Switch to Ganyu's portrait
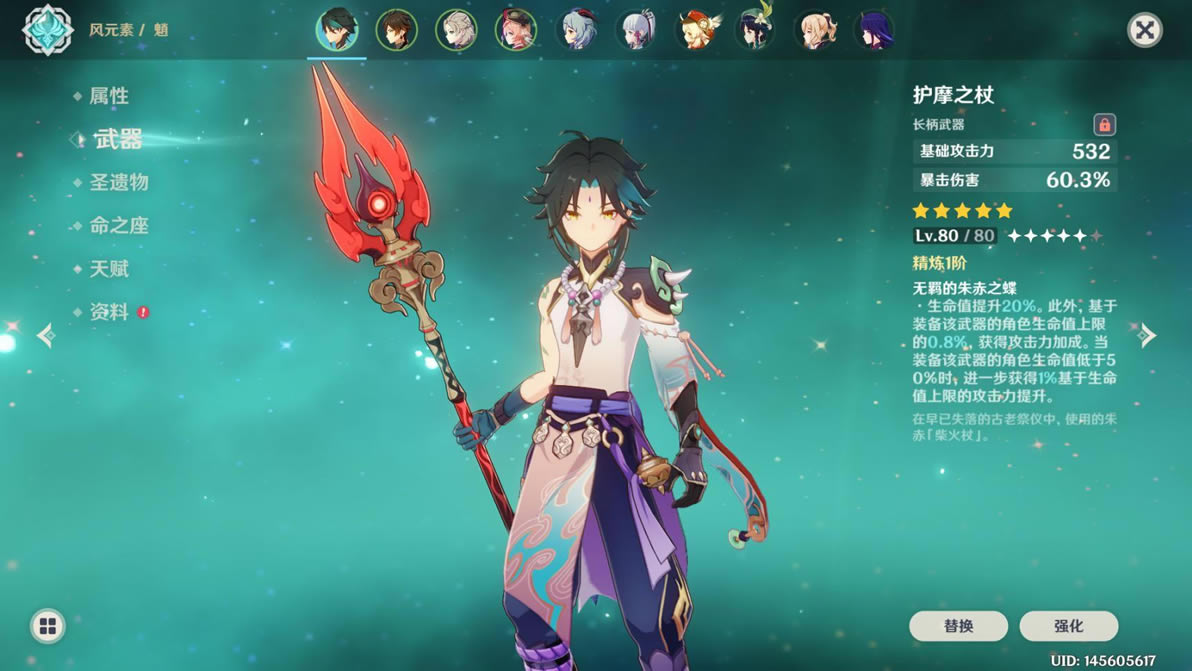This screenshot has height=671, width=1192. tap(576, 30)
